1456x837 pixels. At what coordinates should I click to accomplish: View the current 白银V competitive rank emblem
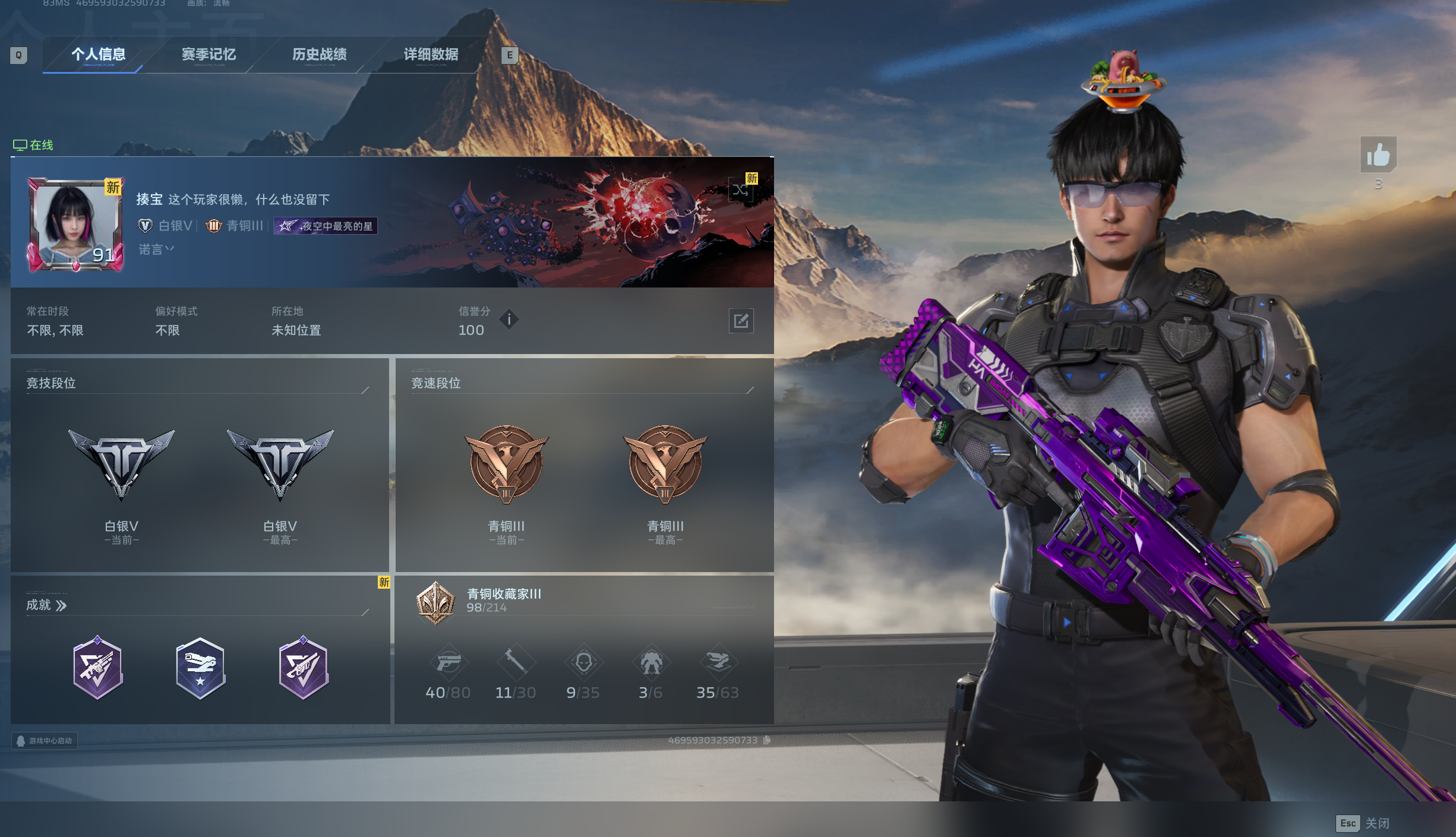click(121, 465)
